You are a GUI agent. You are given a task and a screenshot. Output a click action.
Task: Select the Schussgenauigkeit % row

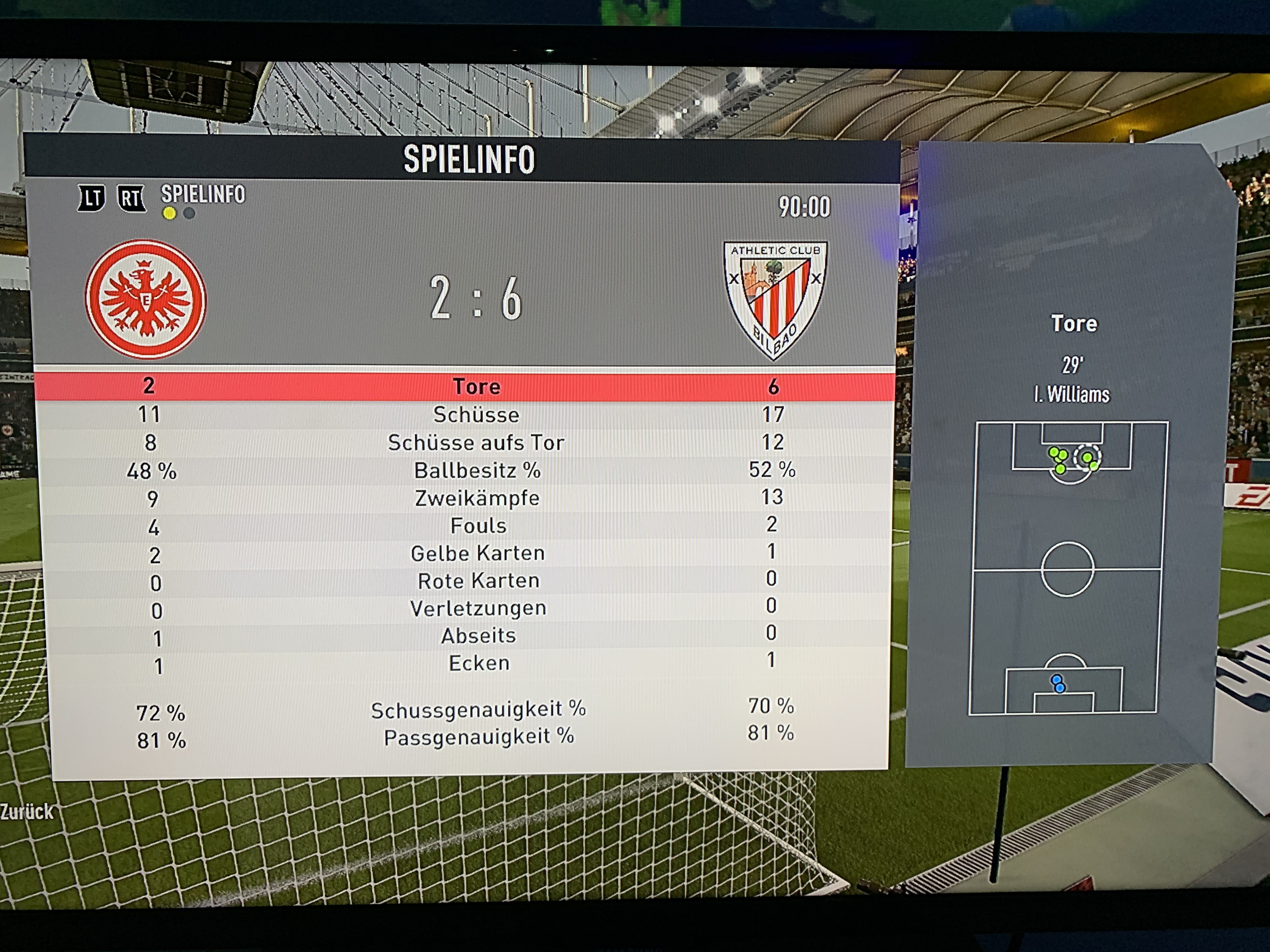pyautogui.click(x=478, y=710)
